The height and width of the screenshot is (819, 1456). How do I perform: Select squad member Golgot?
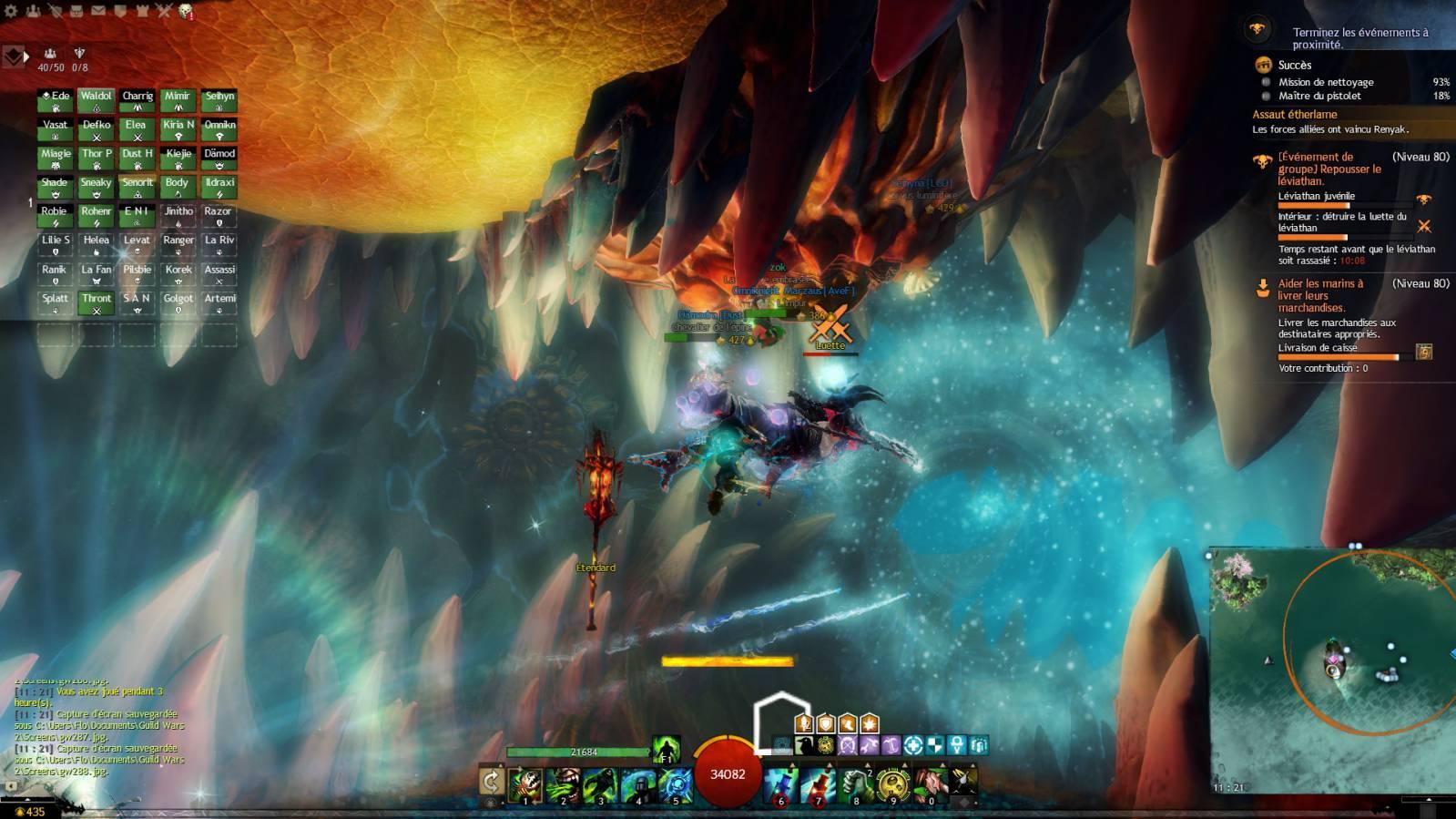[178, 302]
